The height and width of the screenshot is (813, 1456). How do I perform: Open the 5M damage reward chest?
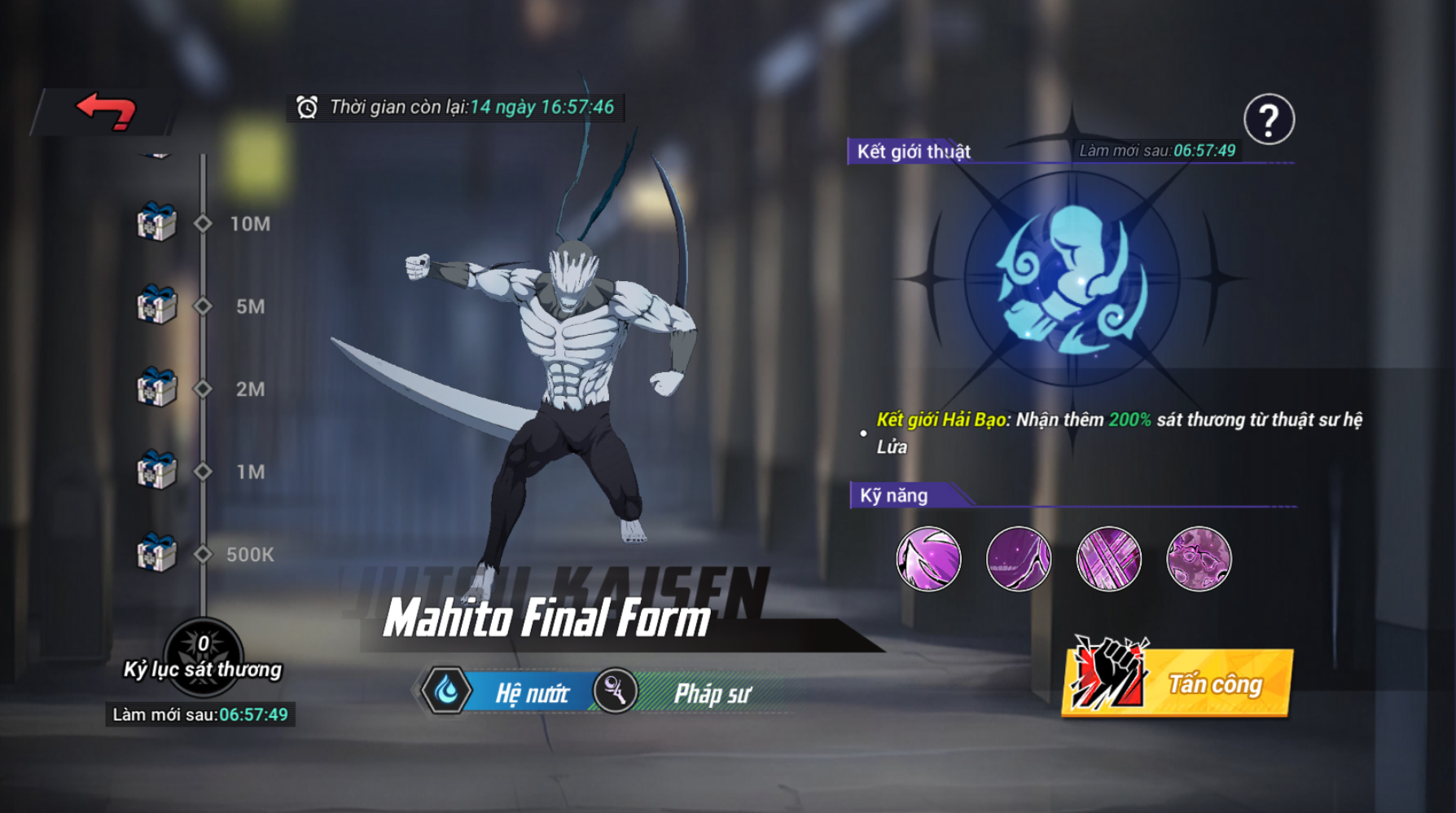156,305
